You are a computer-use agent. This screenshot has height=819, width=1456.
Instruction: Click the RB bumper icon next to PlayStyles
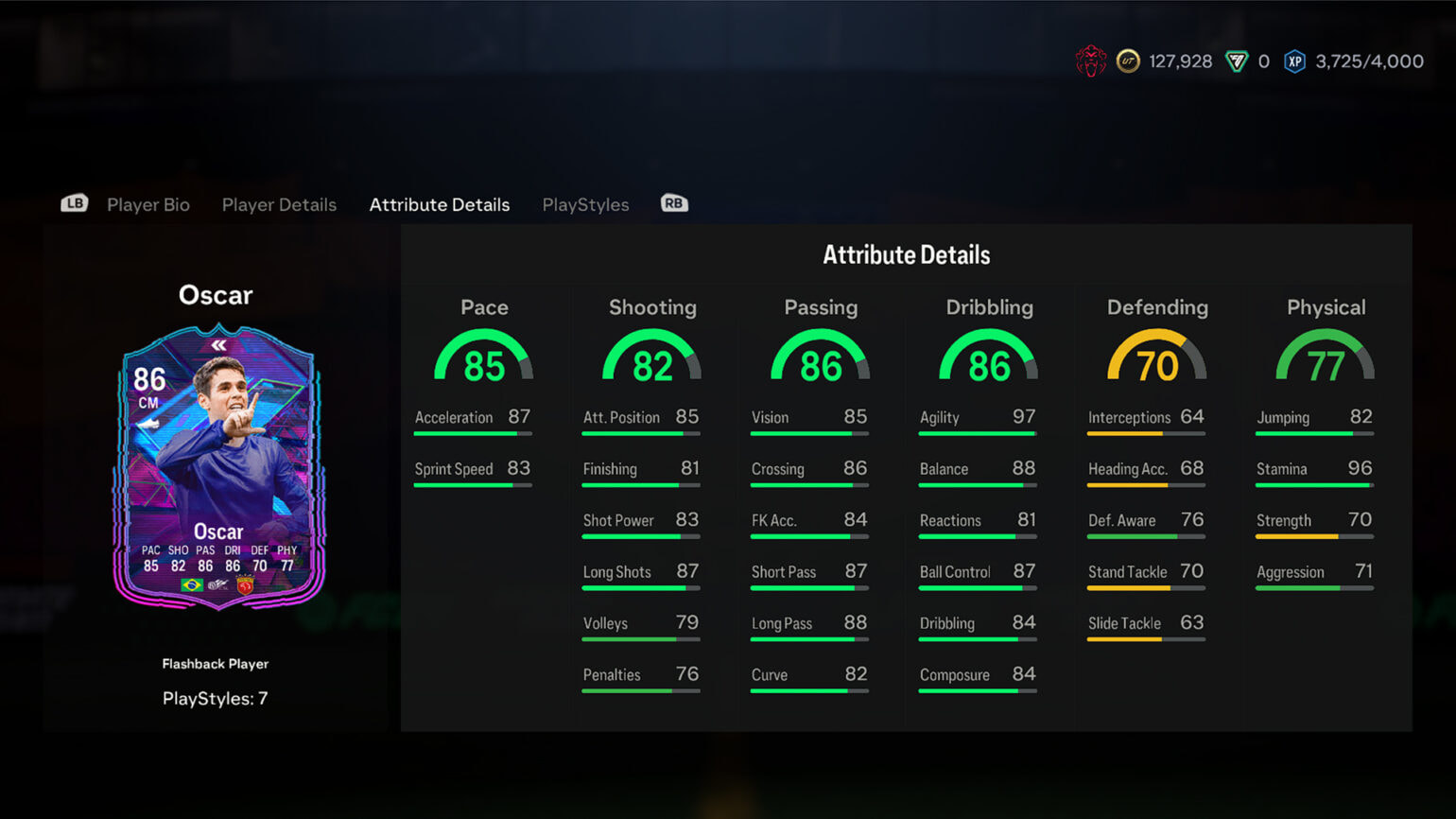673,203
